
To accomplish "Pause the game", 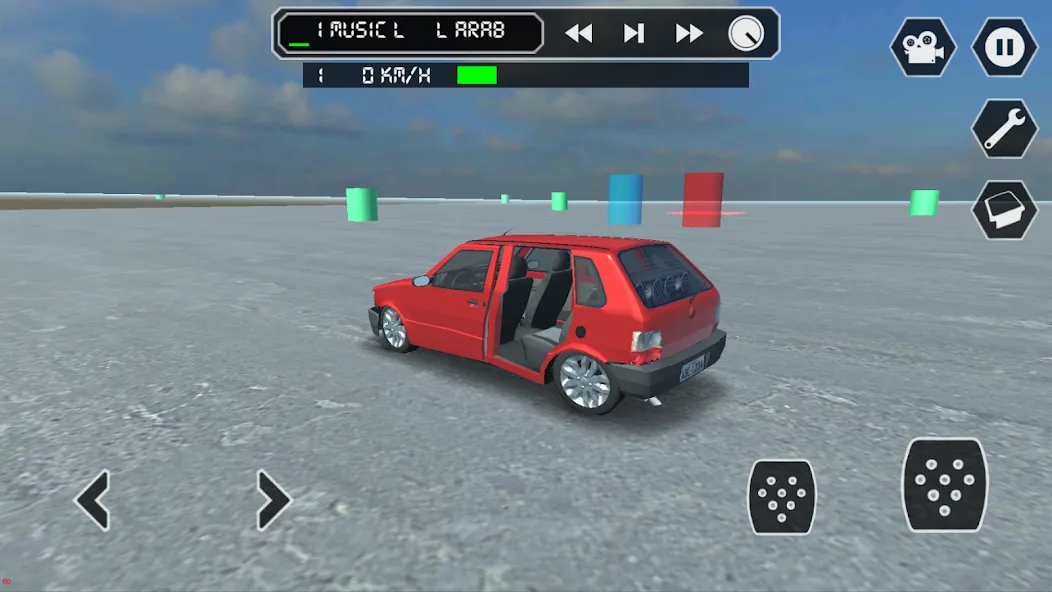I will tap(1004, 47).
